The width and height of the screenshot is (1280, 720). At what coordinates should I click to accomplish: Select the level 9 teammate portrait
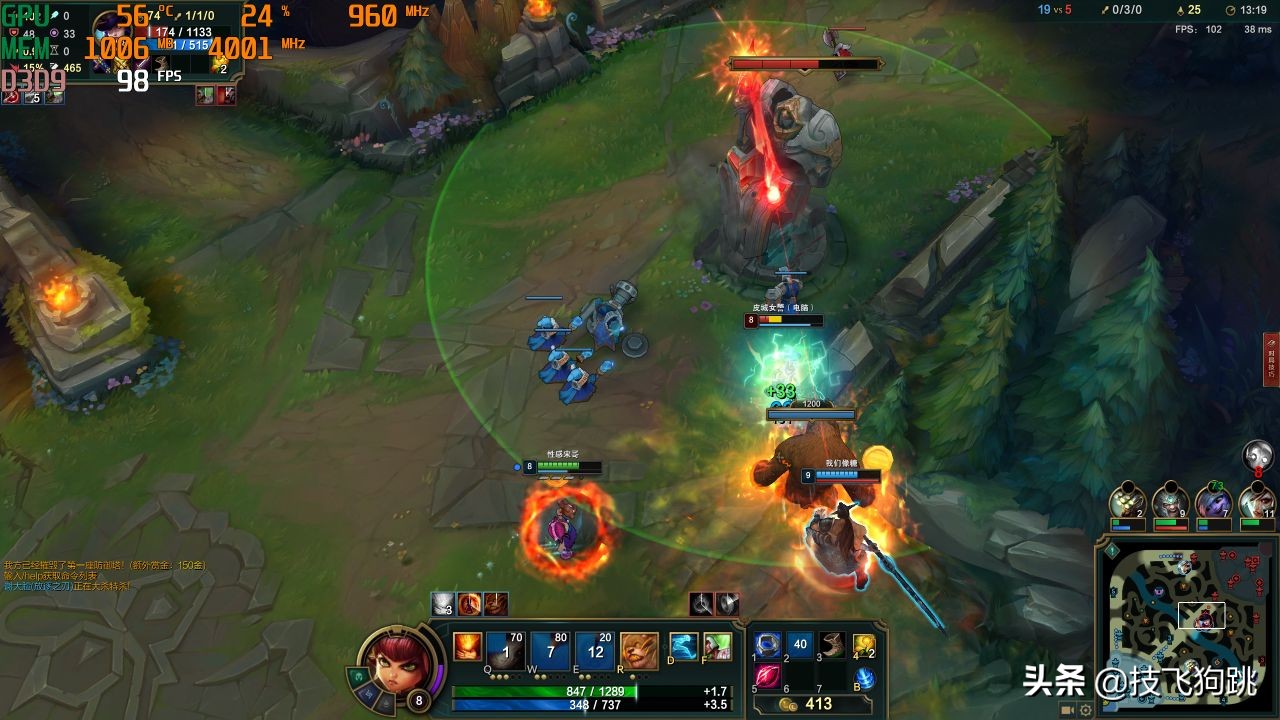click(1170, 500)
